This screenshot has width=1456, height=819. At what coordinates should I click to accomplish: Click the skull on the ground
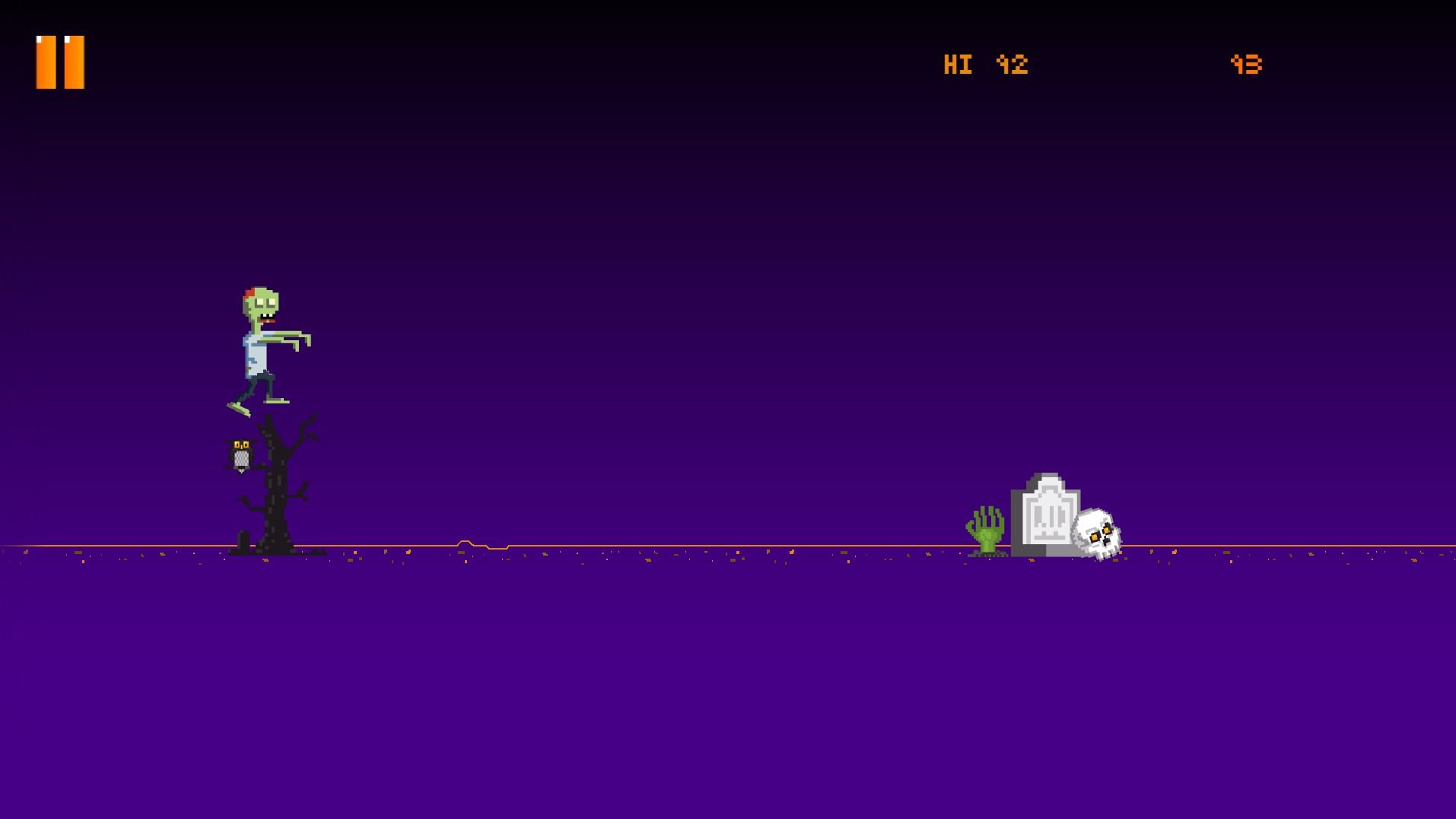tap(1098, 529)
